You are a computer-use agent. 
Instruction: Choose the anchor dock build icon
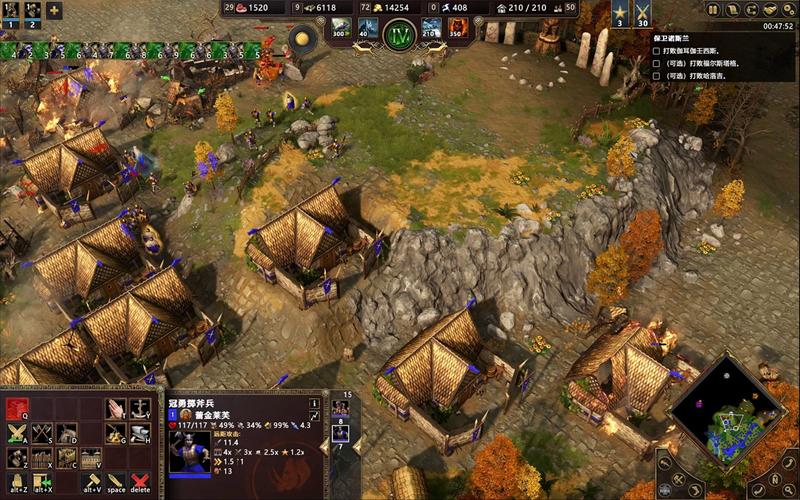(x=142, y=408)
